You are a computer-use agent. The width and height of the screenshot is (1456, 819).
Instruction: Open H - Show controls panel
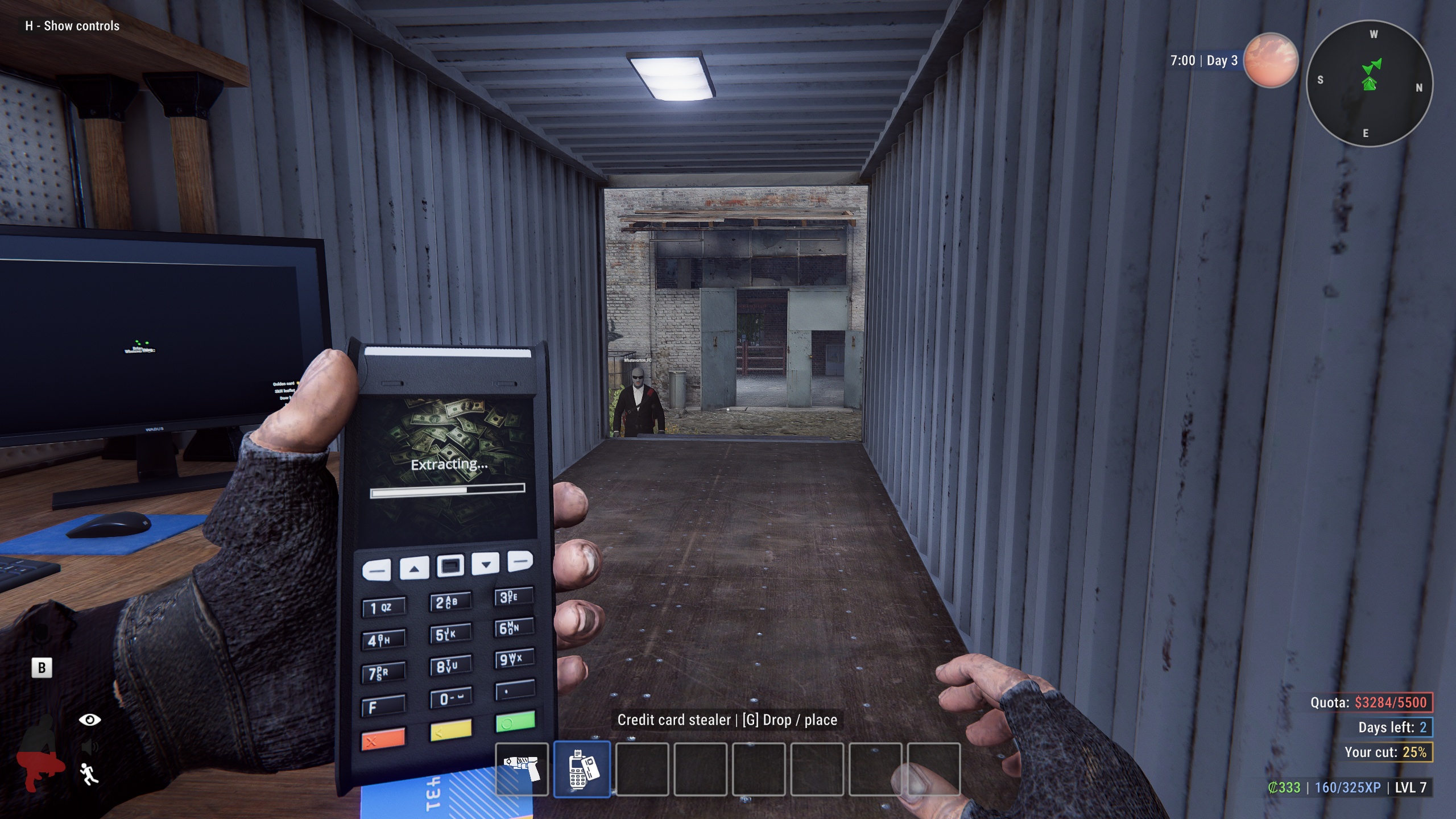point(71,26)
